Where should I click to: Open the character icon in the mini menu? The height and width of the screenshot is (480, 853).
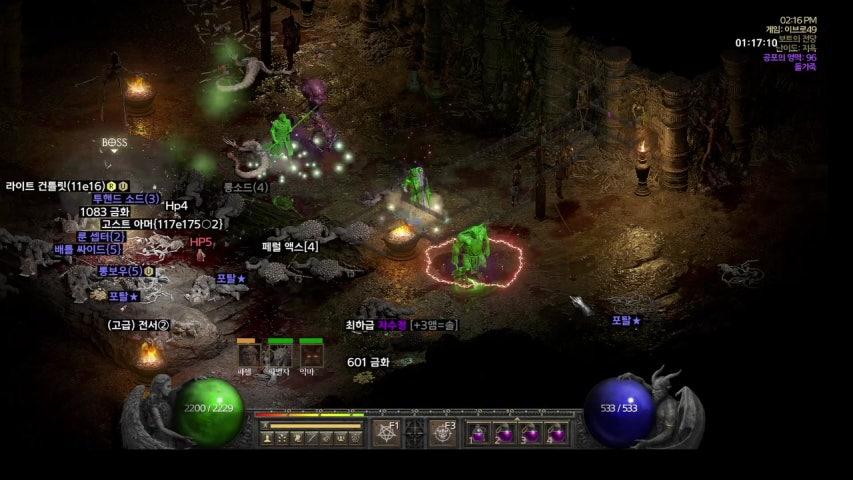click(268, 437)
